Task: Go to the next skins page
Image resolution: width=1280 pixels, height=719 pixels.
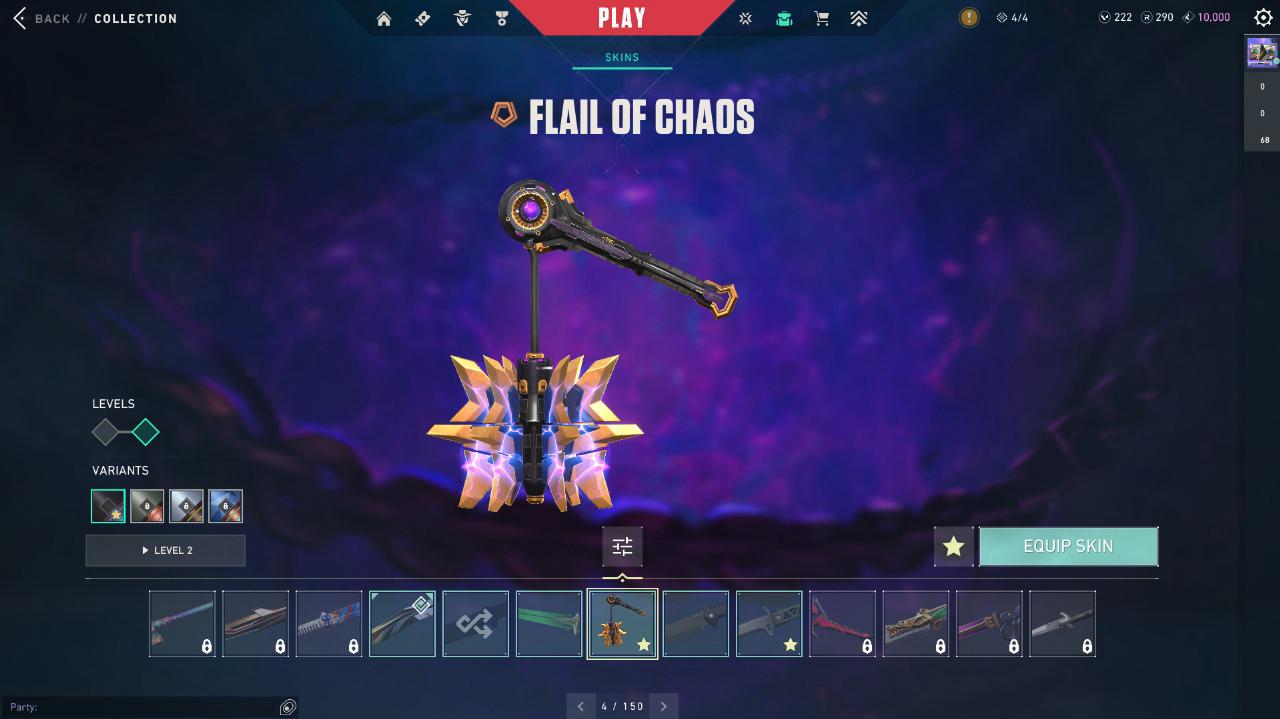Action: coord(664,706)
